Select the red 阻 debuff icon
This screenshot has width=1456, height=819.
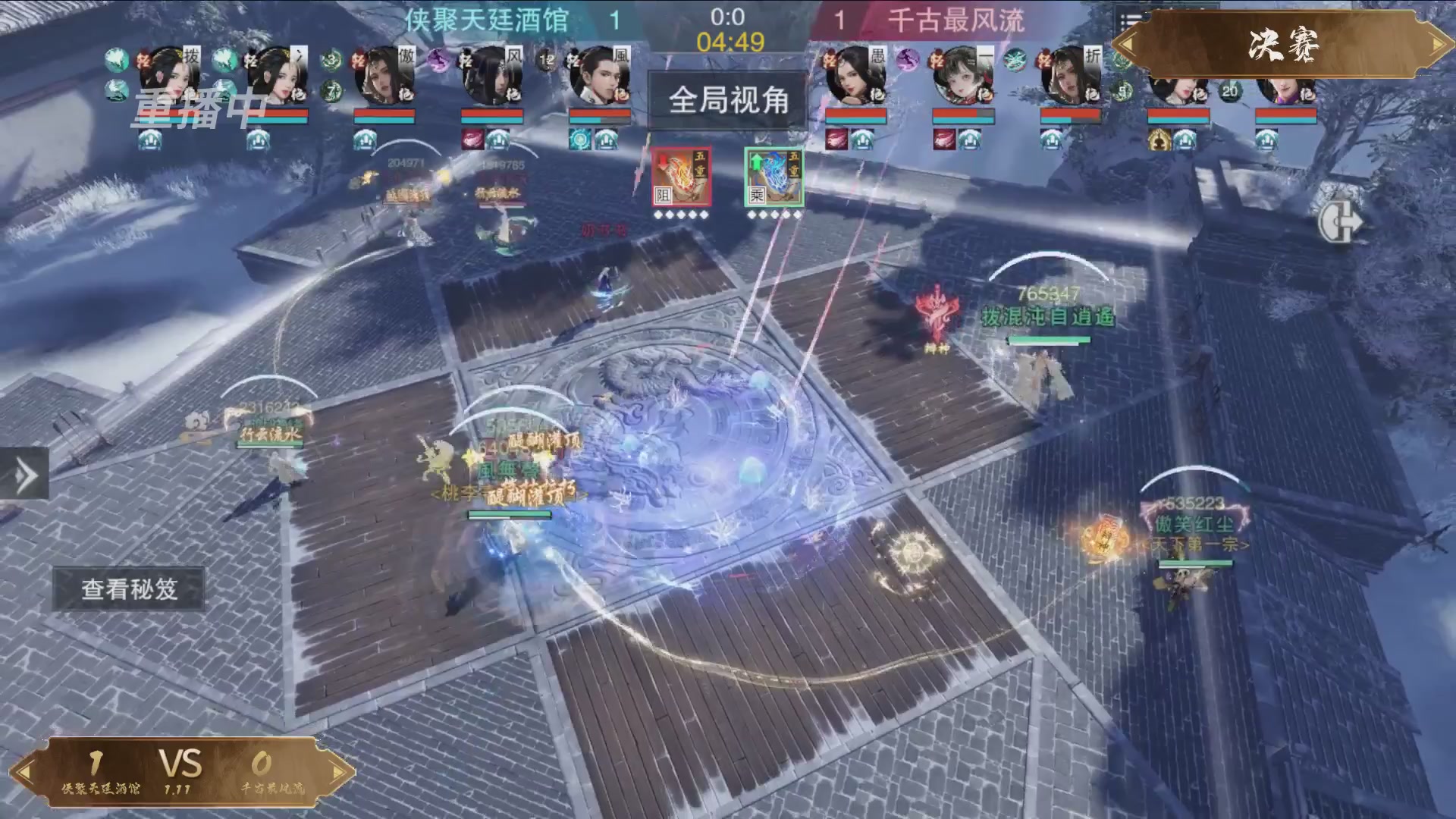(x=680, y=178)
